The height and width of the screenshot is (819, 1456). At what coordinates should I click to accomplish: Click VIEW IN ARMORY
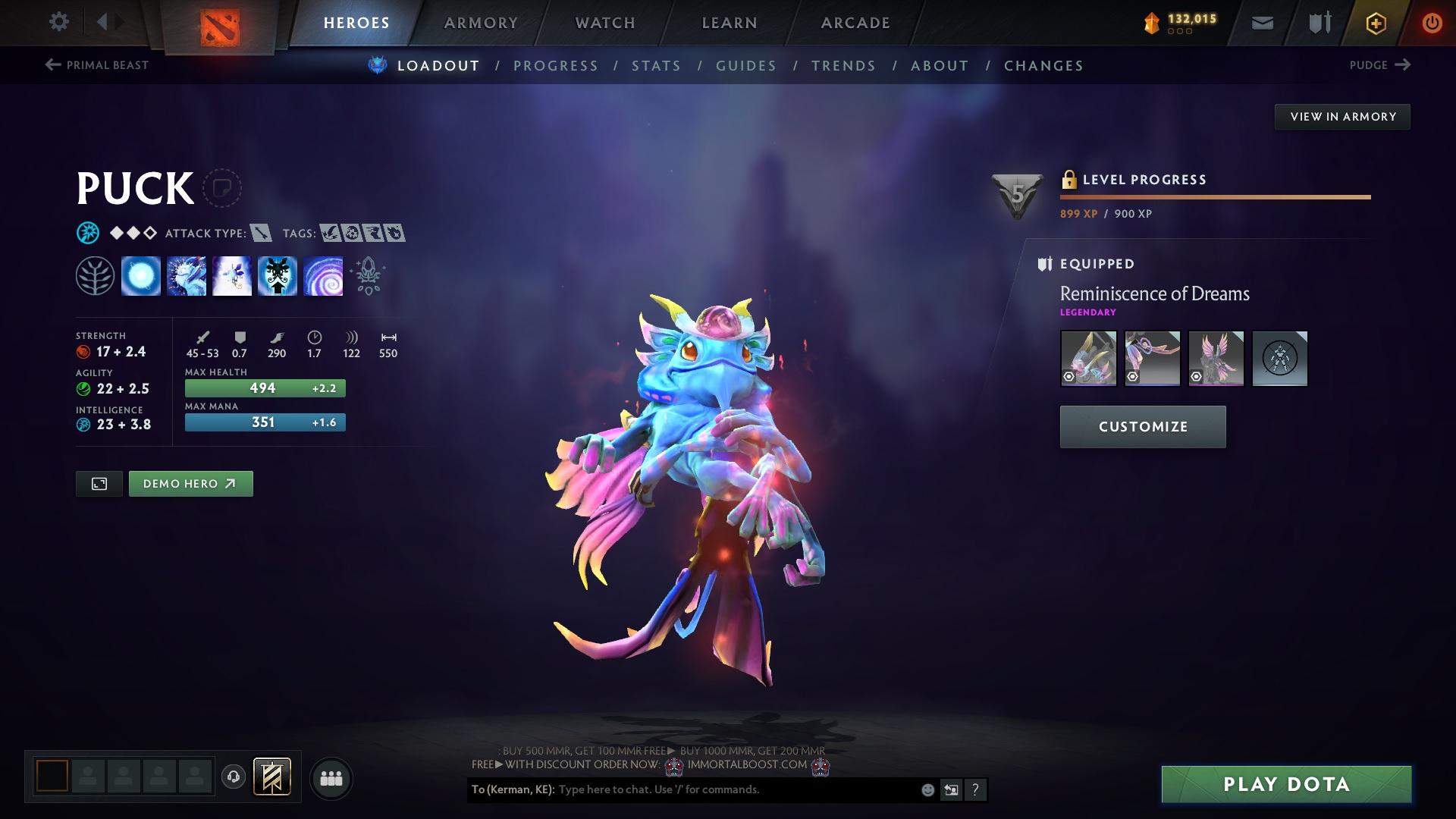coord(1342,116)
